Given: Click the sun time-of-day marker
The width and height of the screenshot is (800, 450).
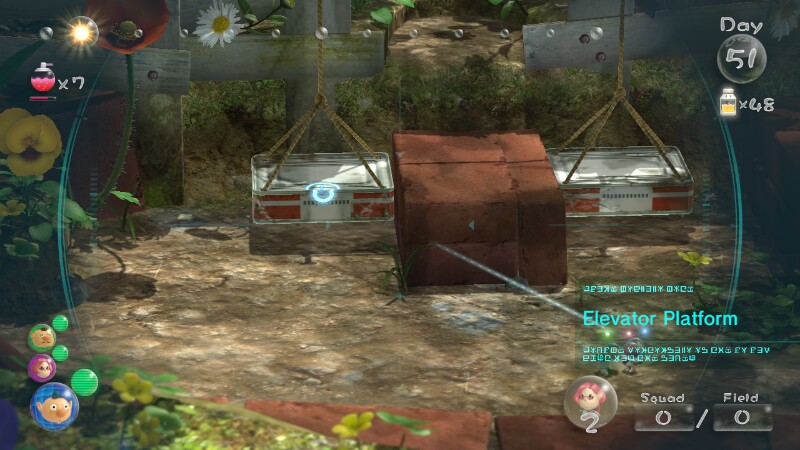Looking at the screenshot, I should coord(82,33).
